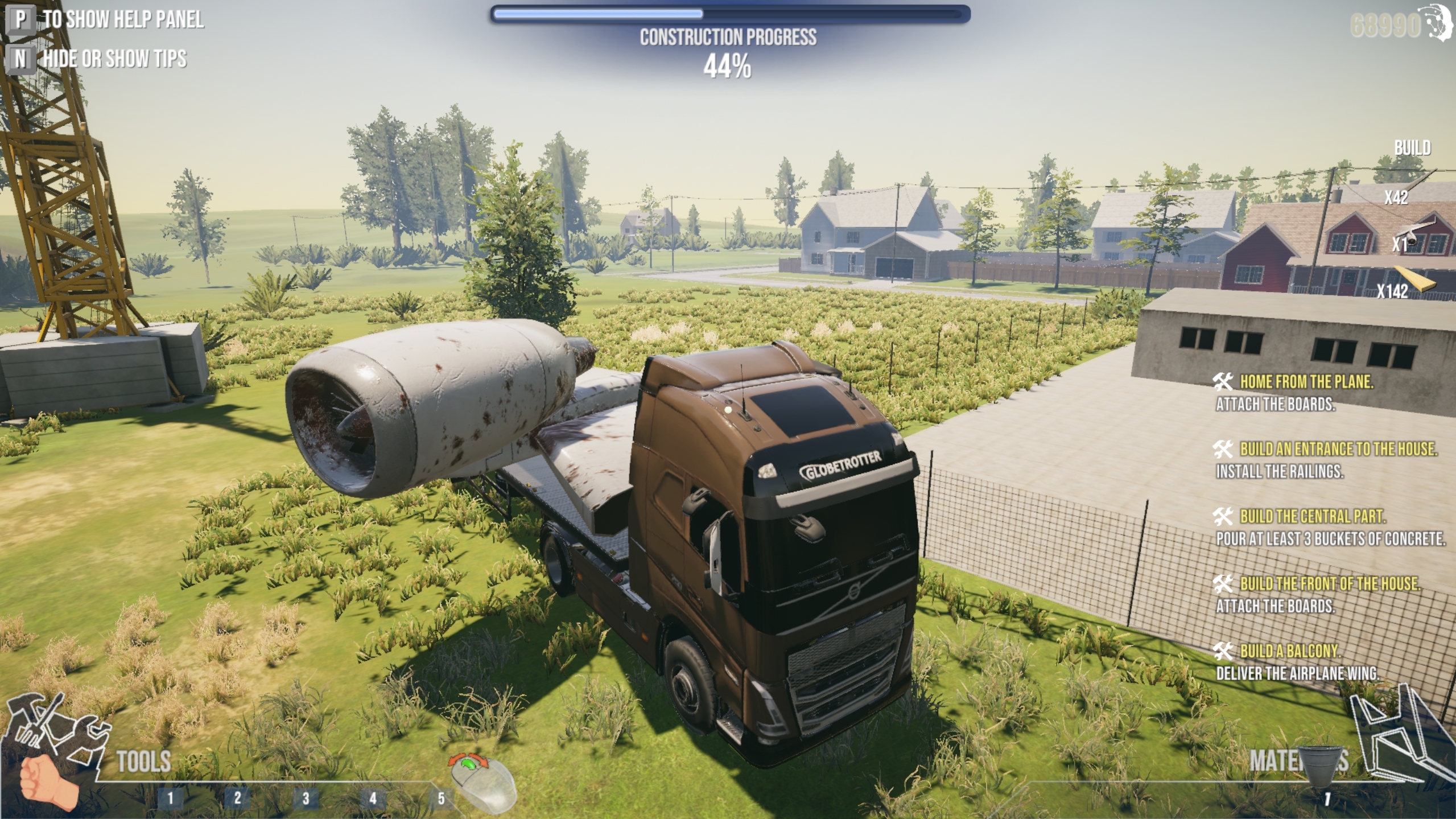Screen dimensions: 1456x819
Task: Select tool slot number 1
Action: pyautogui.click(x=170, y=798)
